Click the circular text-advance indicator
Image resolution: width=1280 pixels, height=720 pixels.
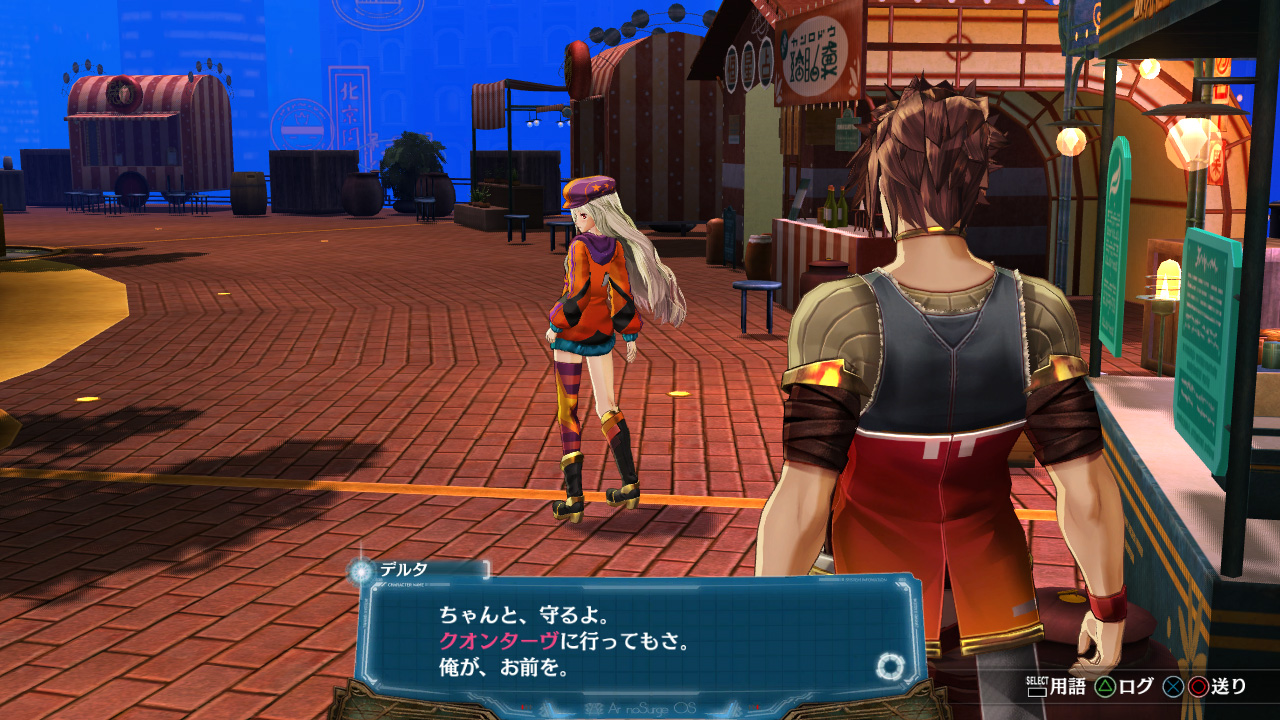click(x=889, y=666)
